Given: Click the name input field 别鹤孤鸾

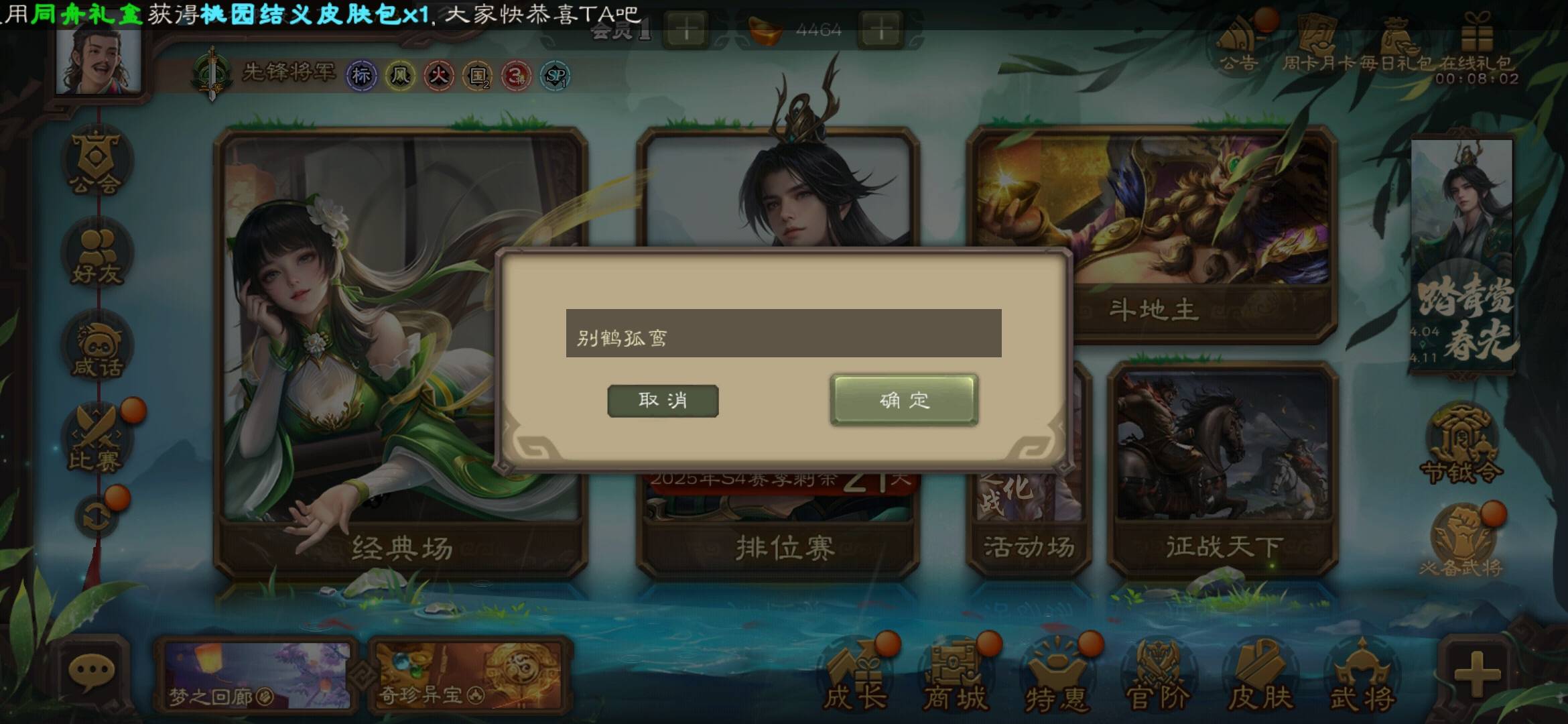Looking at the screenshot, I should (x=783, y=333).
